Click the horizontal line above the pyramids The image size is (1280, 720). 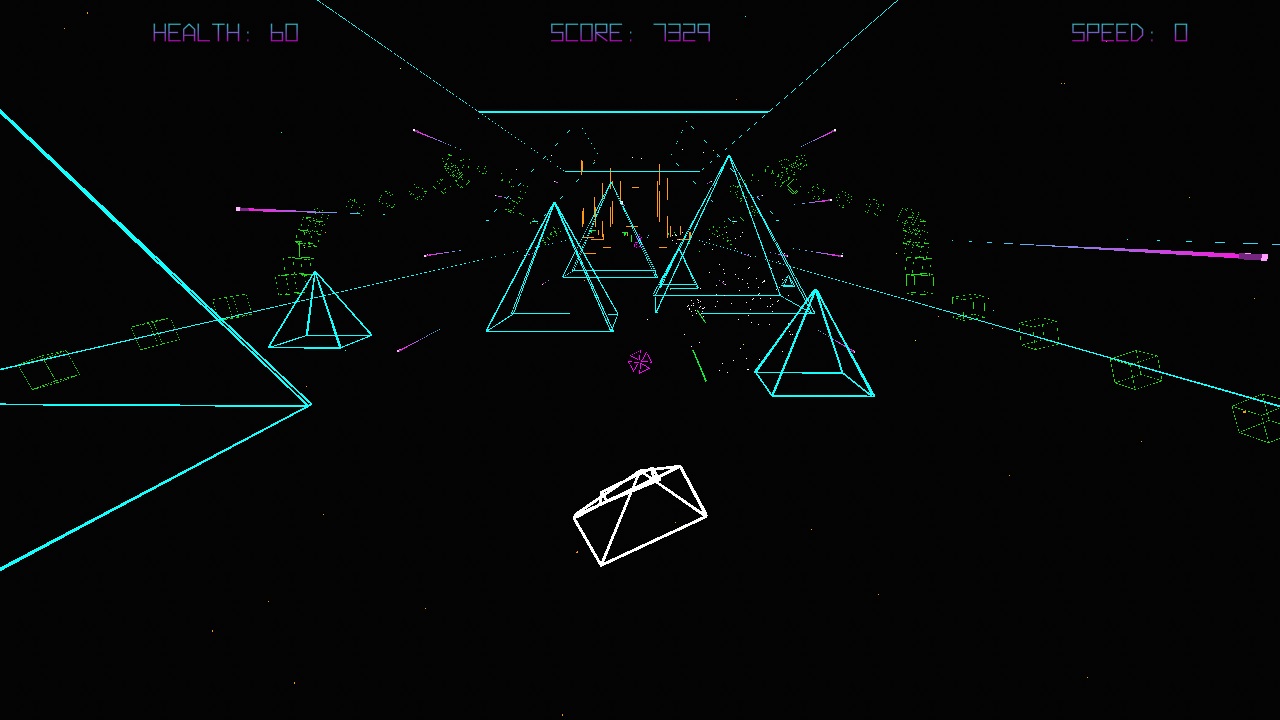624,111
